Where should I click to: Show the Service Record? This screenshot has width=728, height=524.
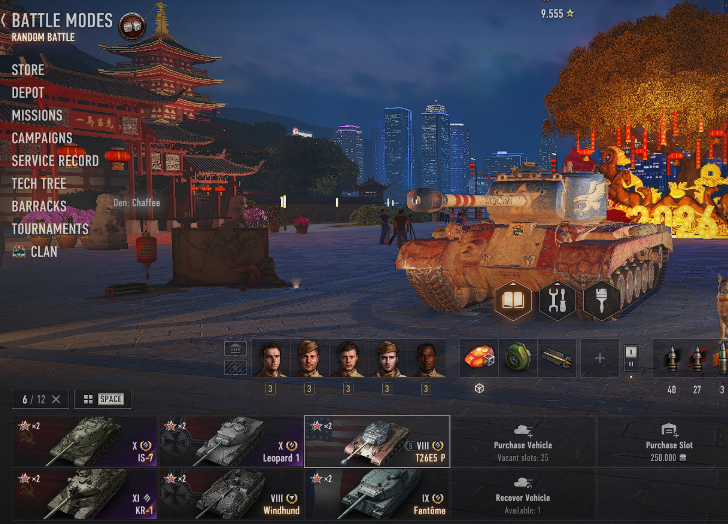55,161
